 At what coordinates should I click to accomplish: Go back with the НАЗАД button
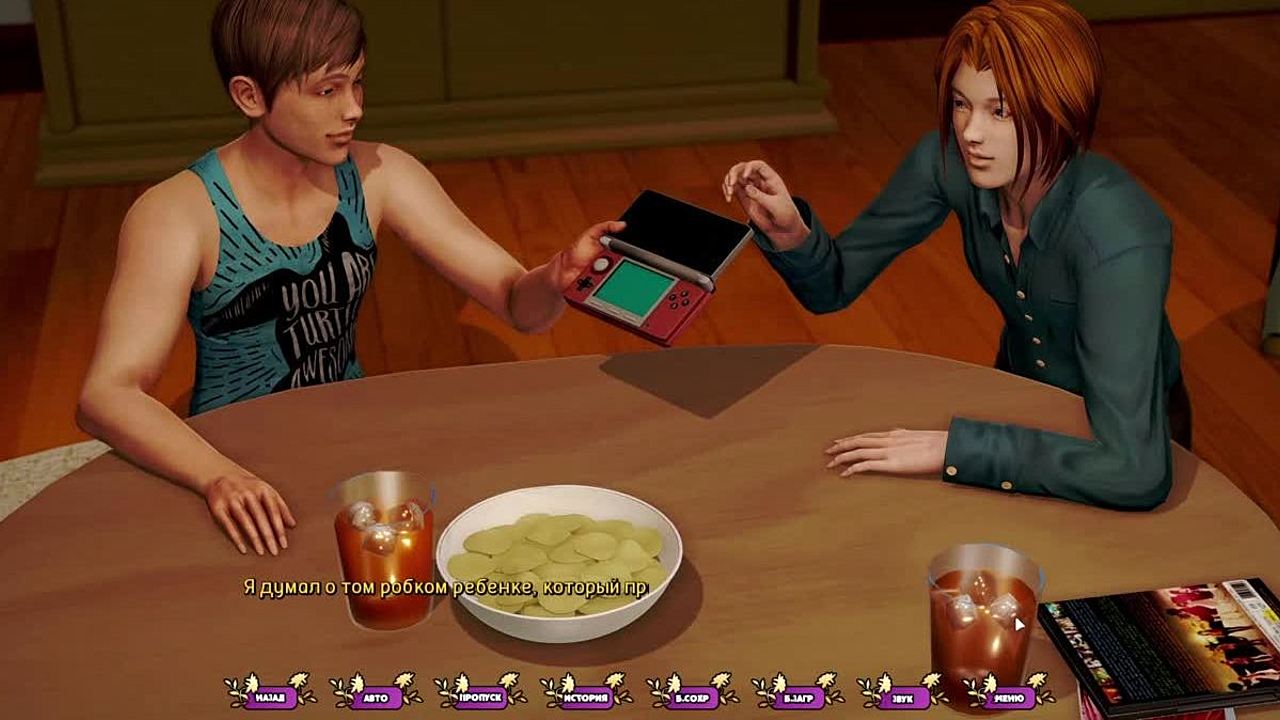tap(270, 694)
